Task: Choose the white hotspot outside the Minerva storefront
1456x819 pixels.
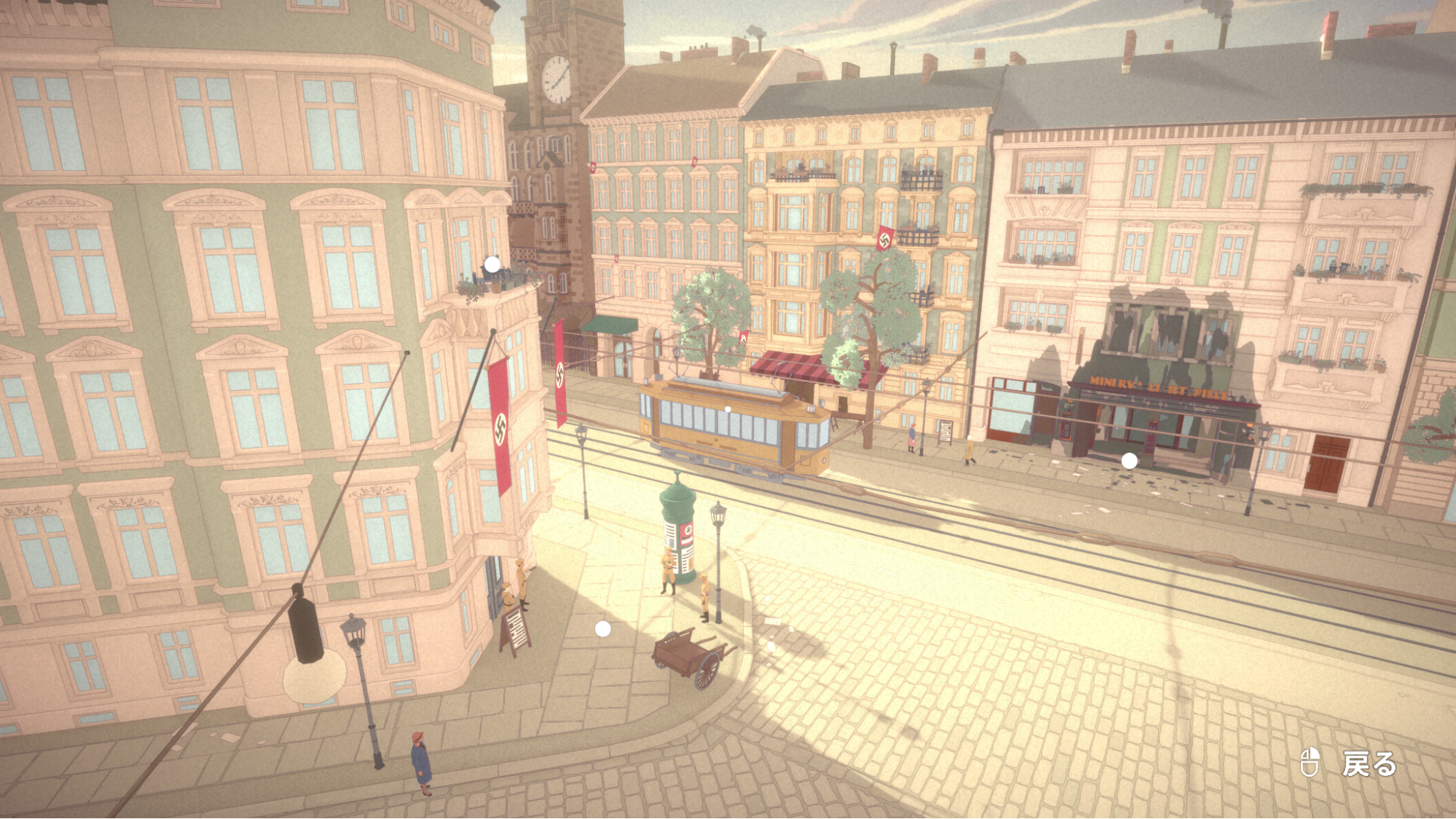Action: pyautogui.click(x=1129, y=460)
